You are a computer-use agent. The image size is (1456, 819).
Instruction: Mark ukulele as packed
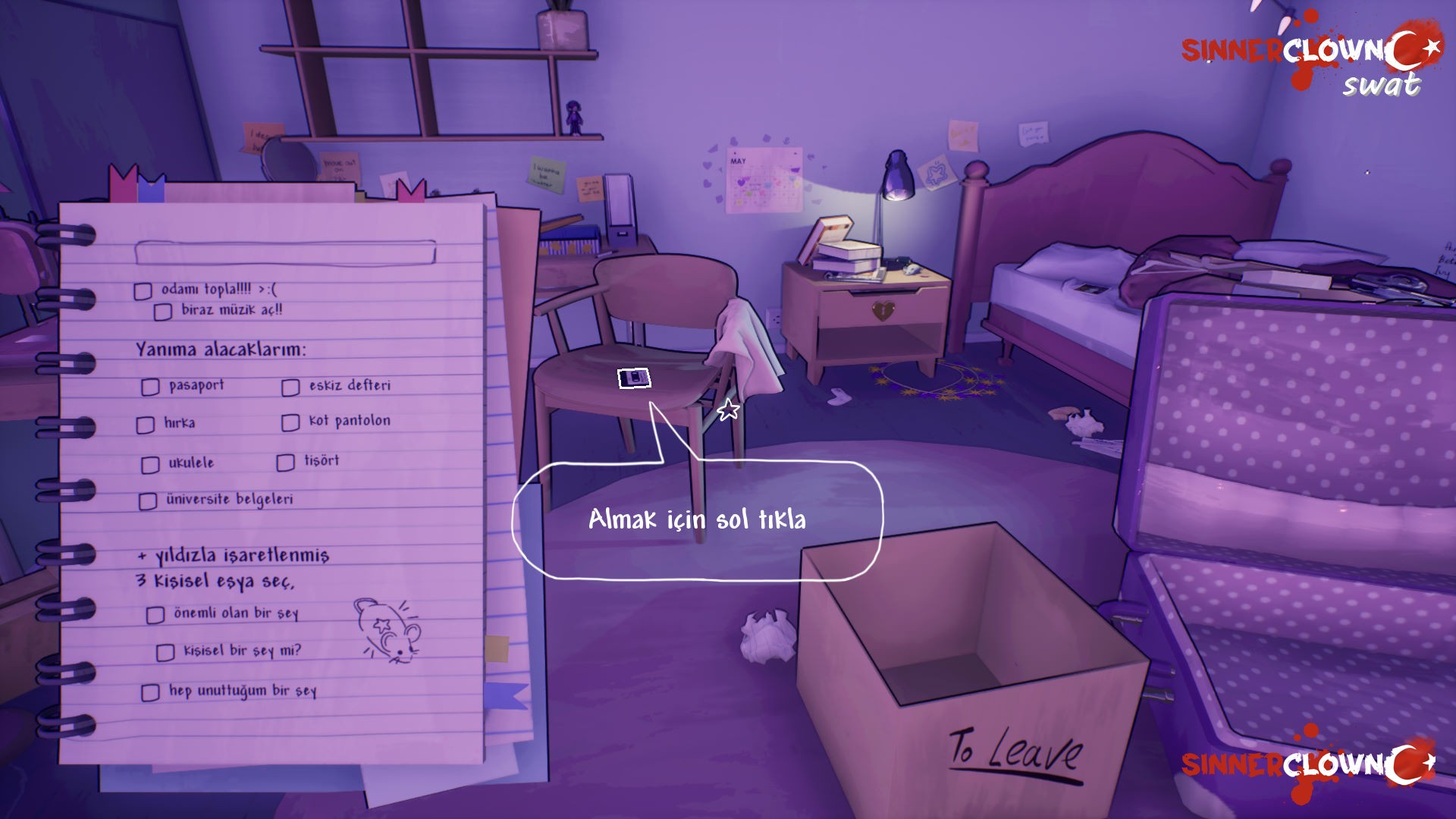point(150,465)
